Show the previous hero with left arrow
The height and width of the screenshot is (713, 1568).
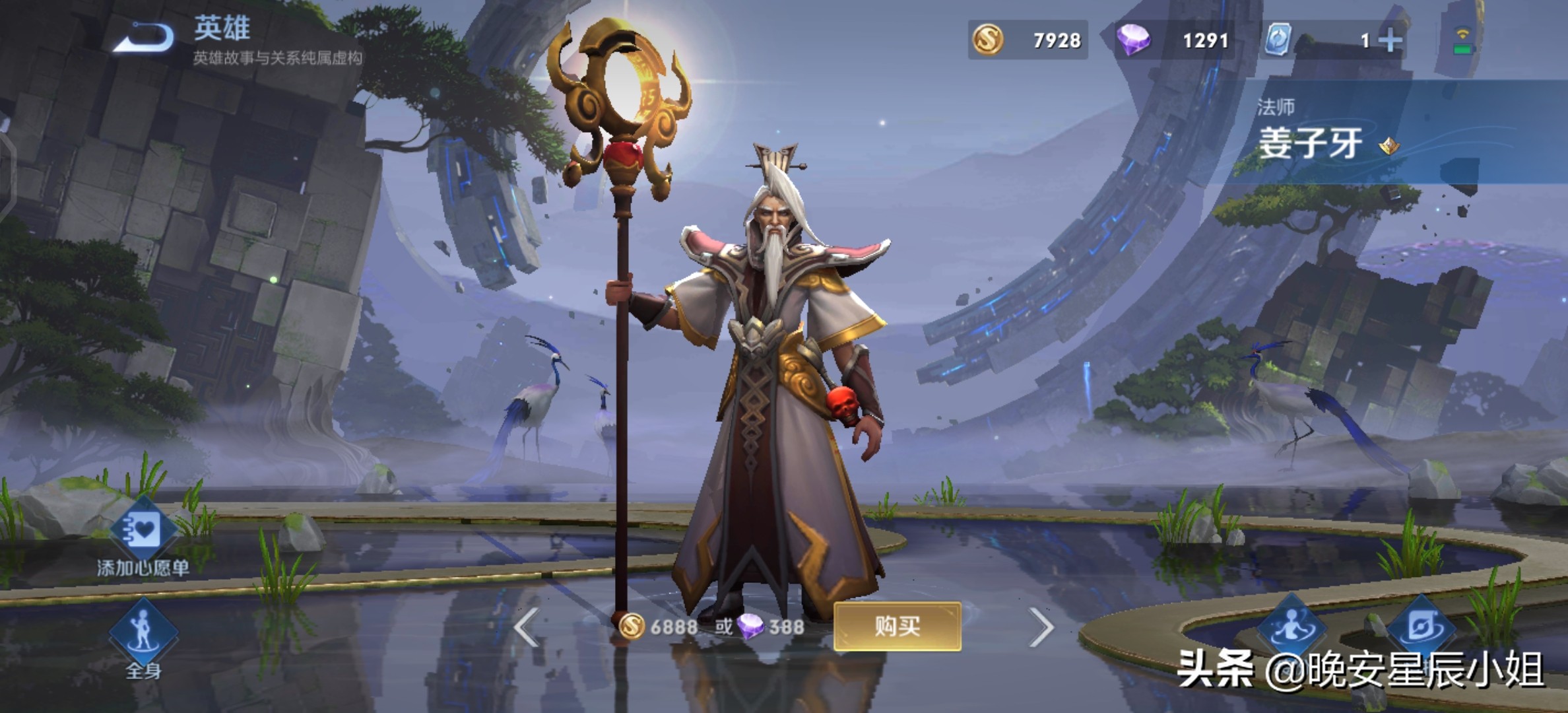(527, 627)
